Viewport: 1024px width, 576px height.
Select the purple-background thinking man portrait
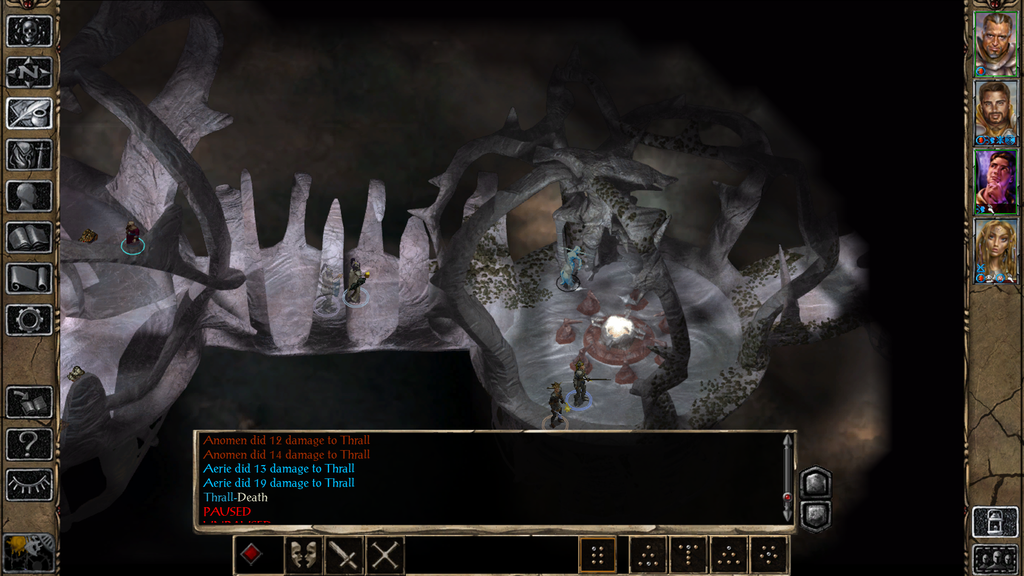(x=996, y=180)
